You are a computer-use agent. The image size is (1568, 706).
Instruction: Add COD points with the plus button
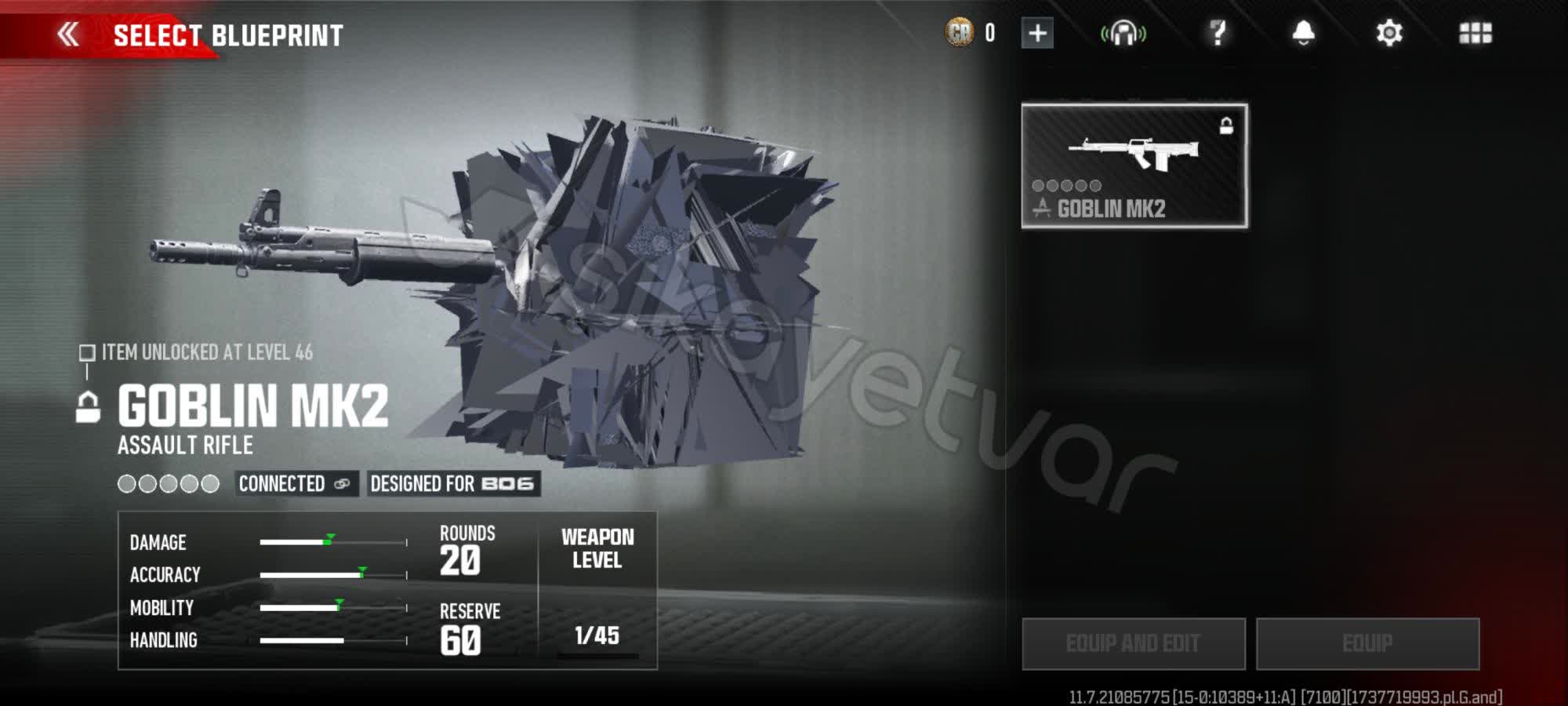[1036, 34]
